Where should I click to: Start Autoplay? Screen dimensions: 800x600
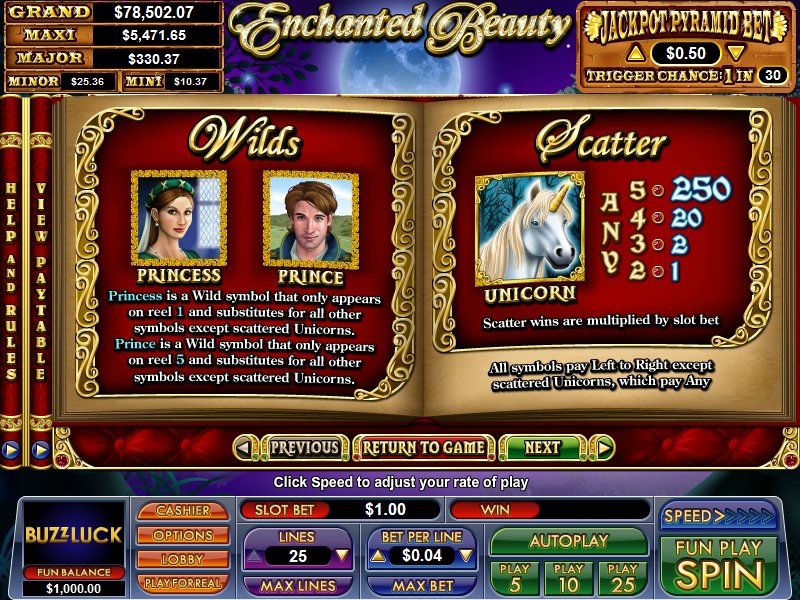[568, 541]
